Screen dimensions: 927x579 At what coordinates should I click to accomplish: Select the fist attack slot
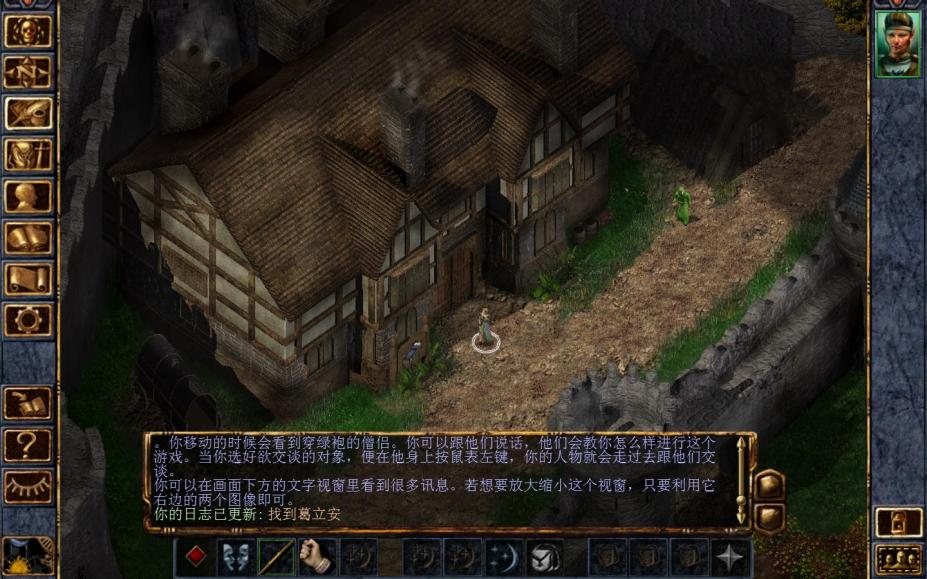317,557
